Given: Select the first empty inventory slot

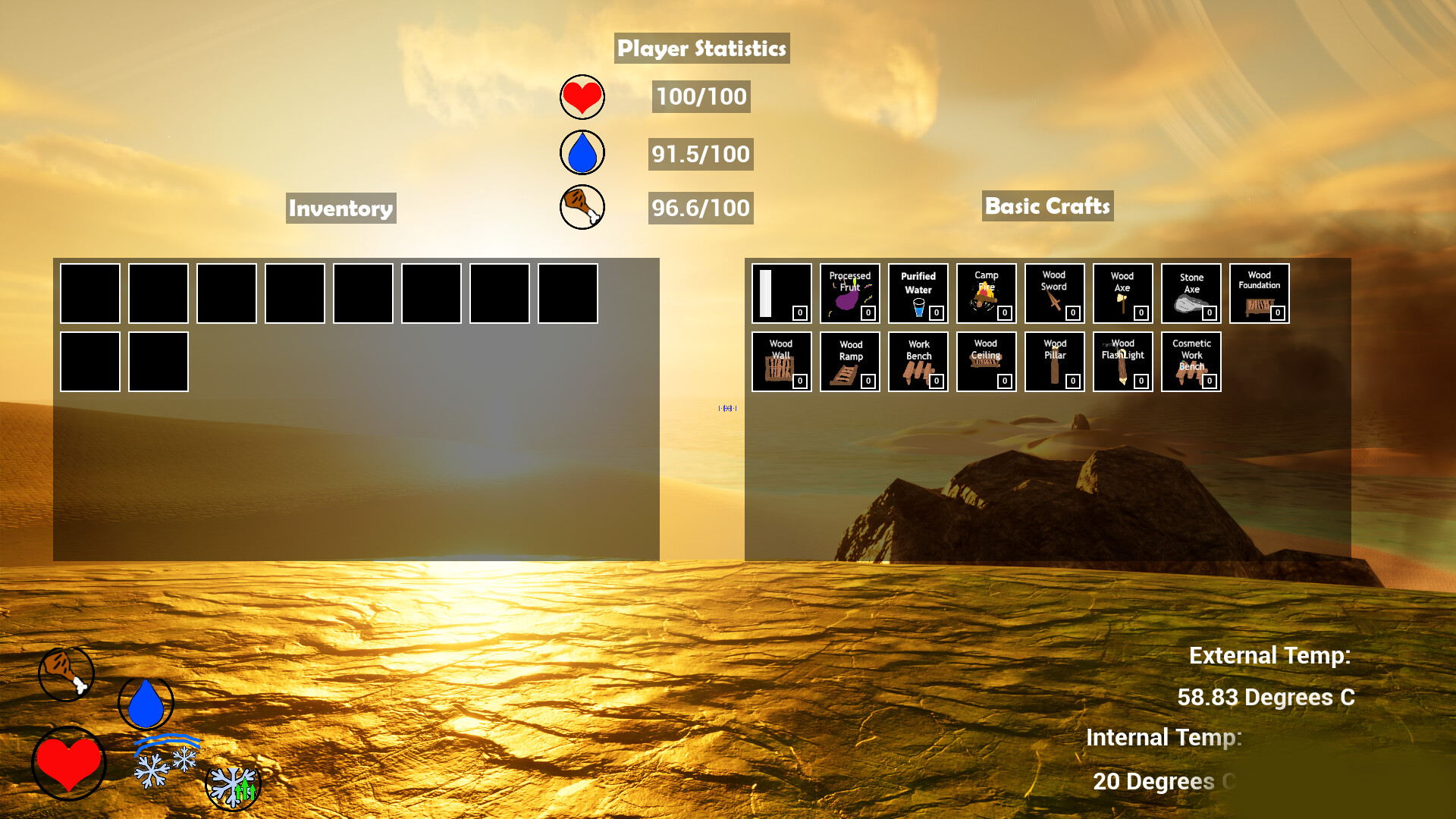Looking at the screenshot, I should [89, 293].
